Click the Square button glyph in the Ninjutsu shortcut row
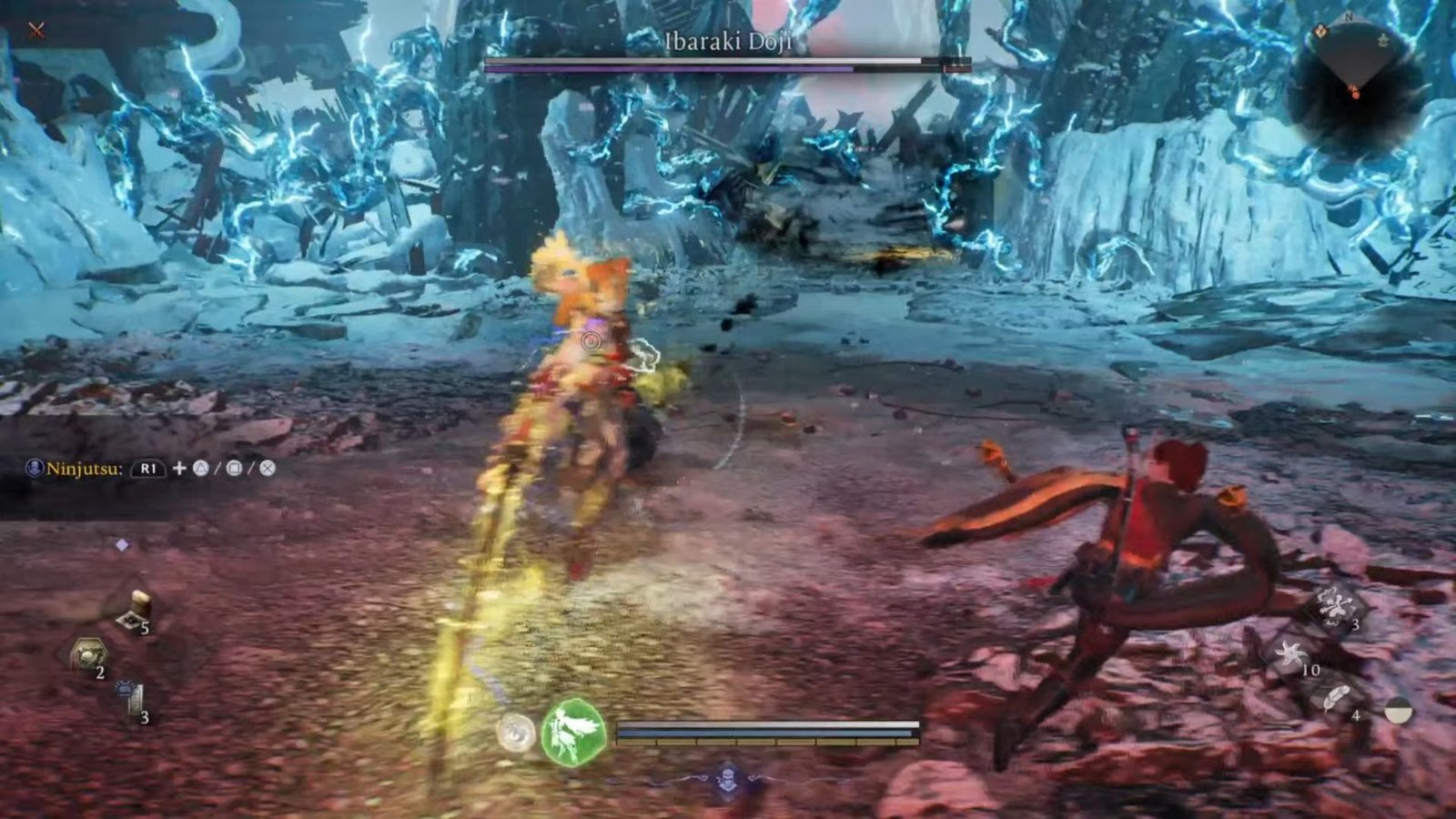The height and width of the screenshot is (819, 1456). 236,469
